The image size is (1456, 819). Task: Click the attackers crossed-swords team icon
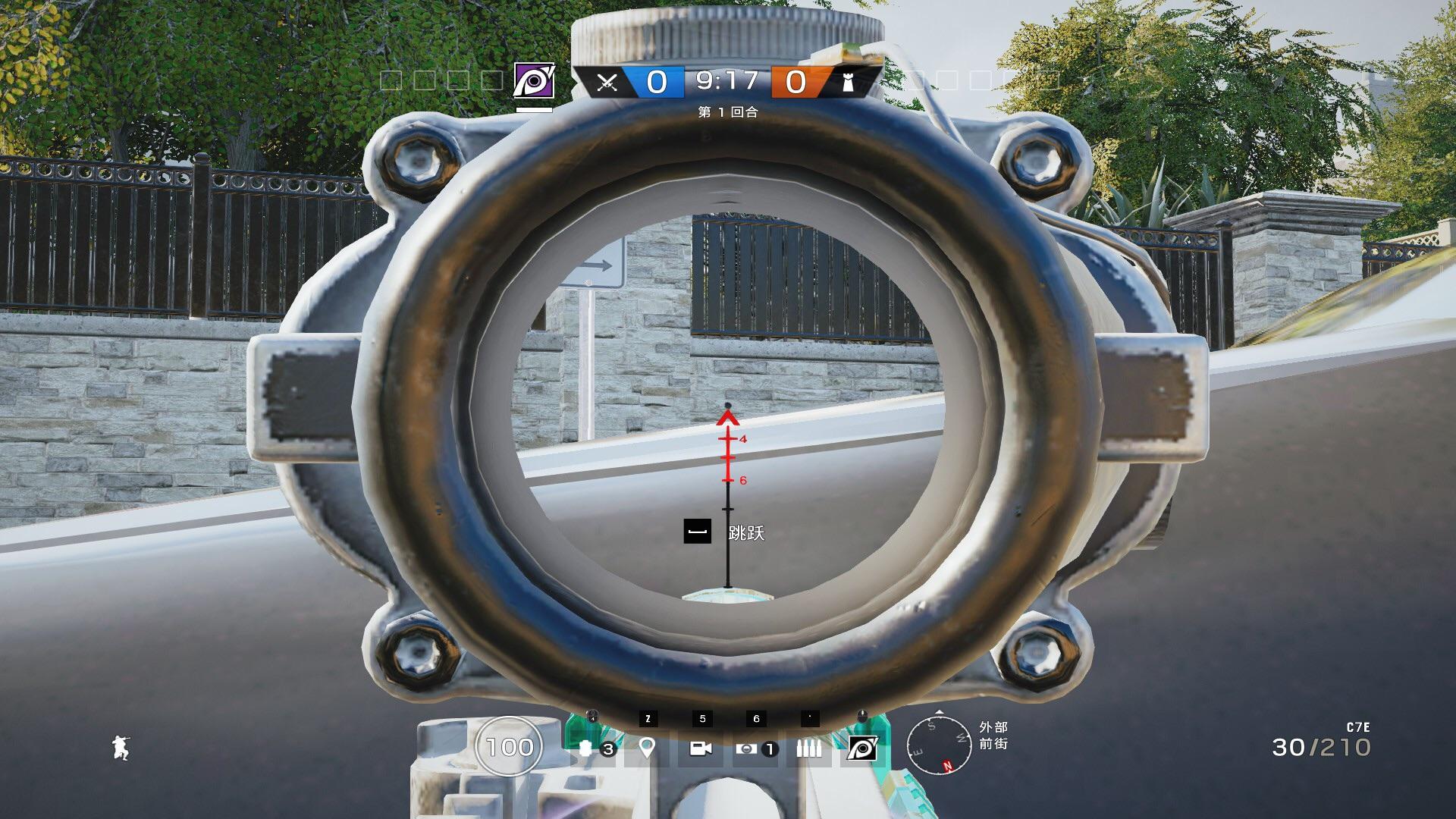click(x=606, y=82)
